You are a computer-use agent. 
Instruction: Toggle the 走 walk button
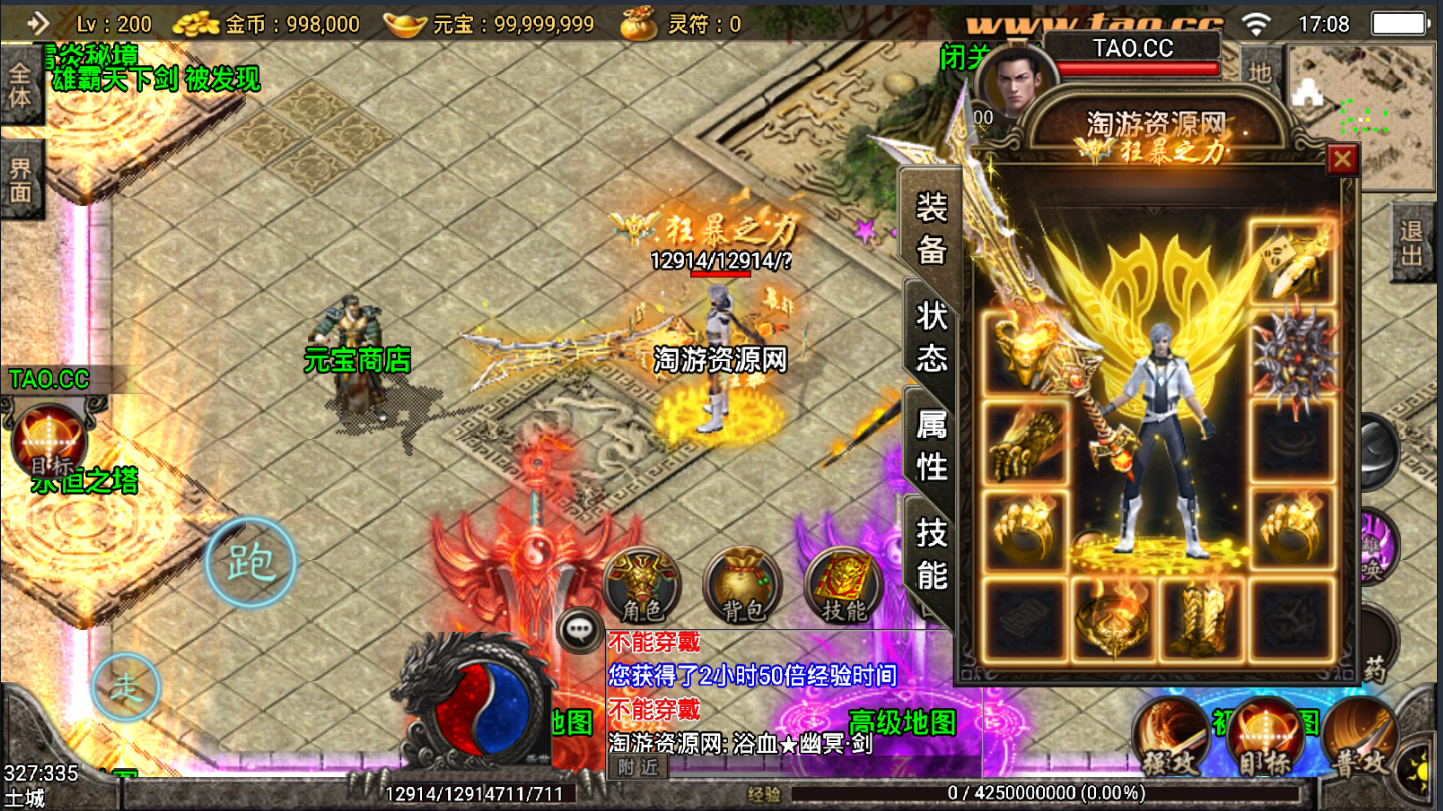tap(126, 687)
